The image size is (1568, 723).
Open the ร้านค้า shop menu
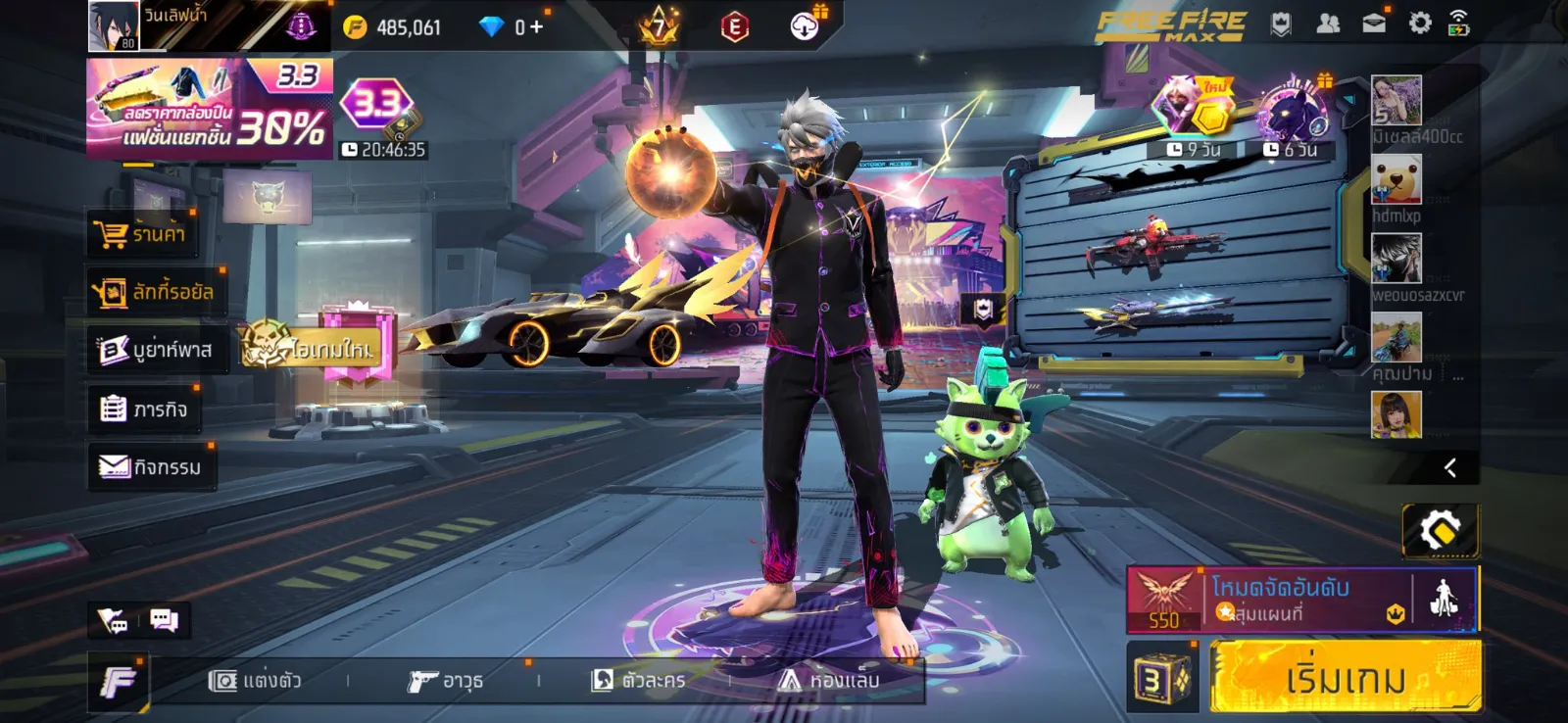141,234
